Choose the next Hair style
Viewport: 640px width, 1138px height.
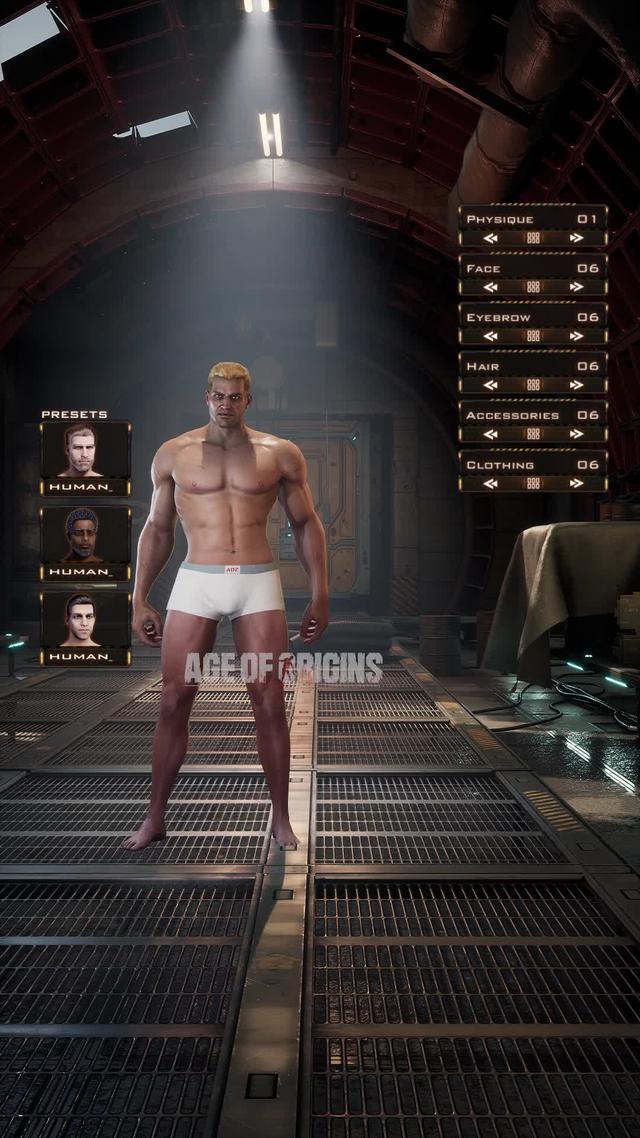(576, 385)
